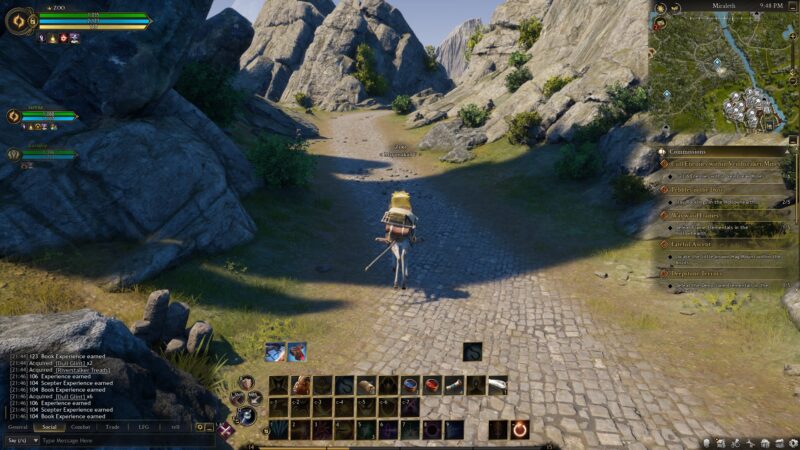The image size is (800, 450).
Task: Use the blue gem hotbar item
Action: pyautogui.click(x=410, y=385)
